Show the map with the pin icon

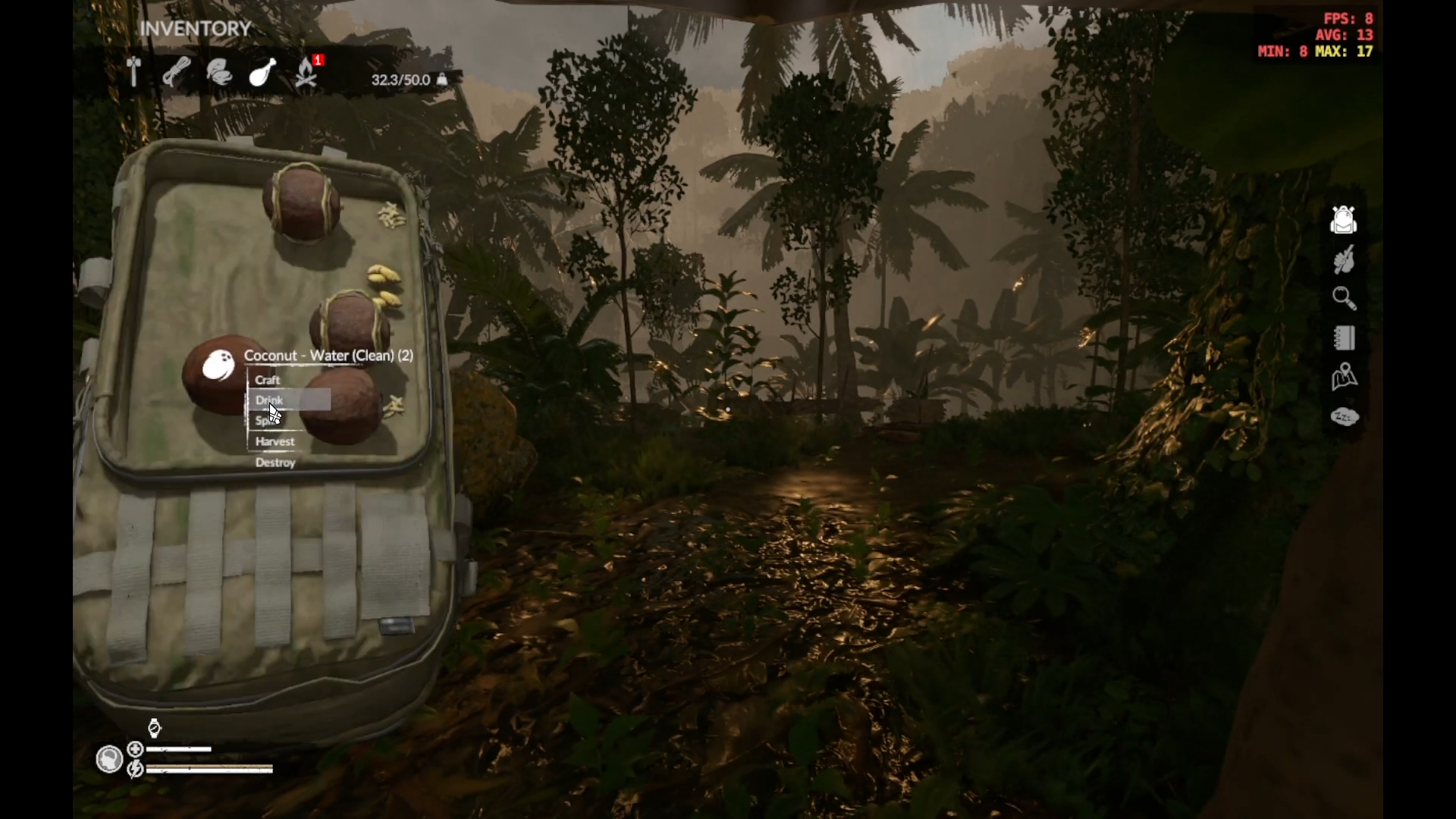click(x=1344, y=377)
